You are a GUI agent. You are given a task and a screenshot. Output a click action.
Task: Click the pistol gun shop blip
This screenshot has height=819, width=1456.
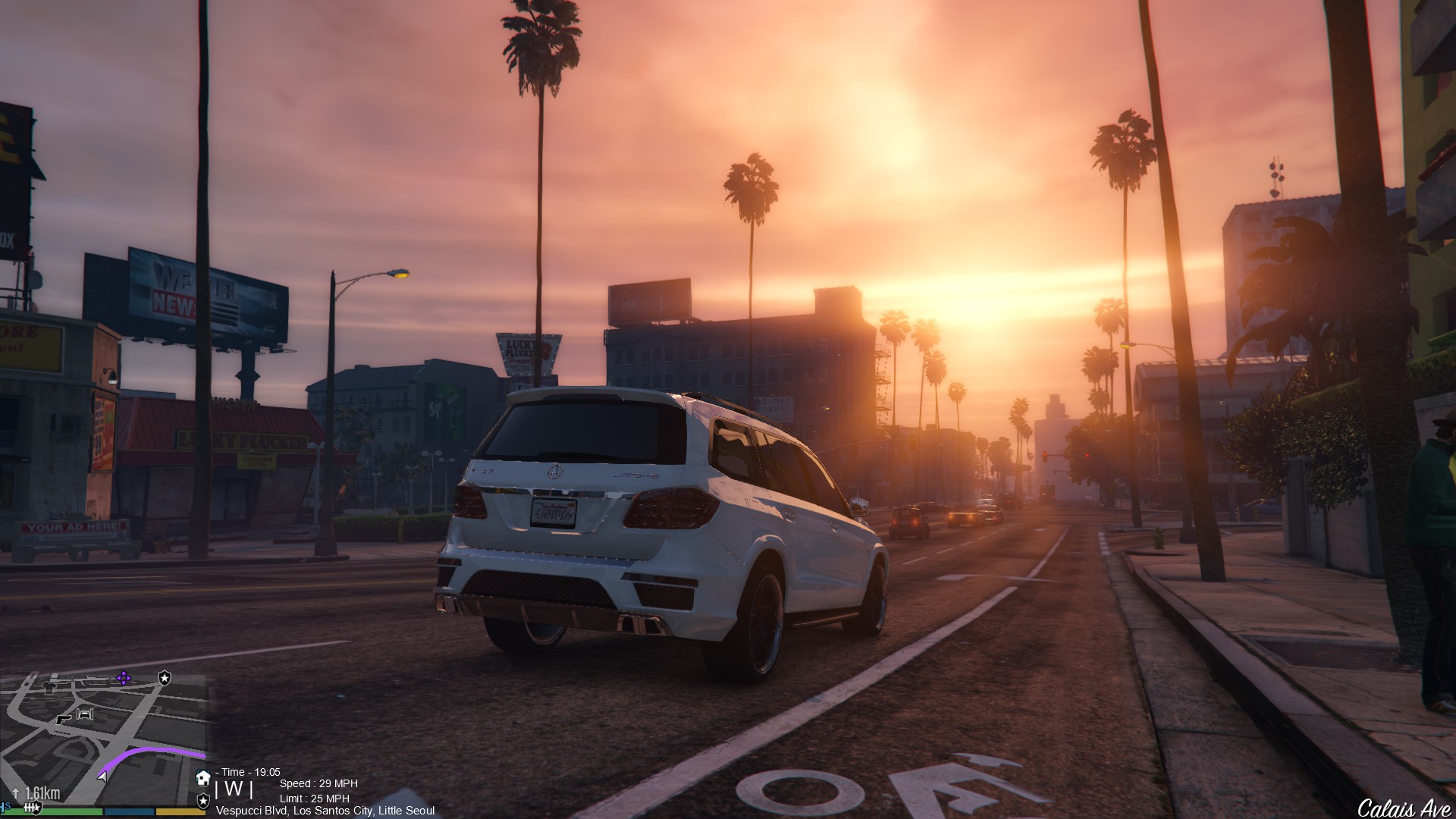tap(64, 718)
